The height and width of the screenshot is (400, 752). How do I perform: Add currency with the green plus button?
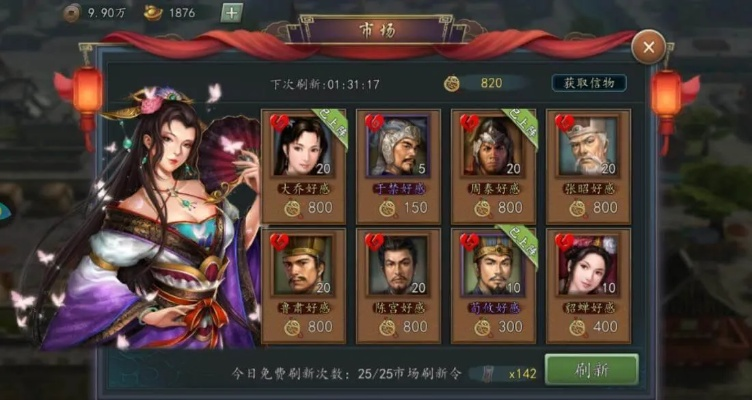(231, 13)
